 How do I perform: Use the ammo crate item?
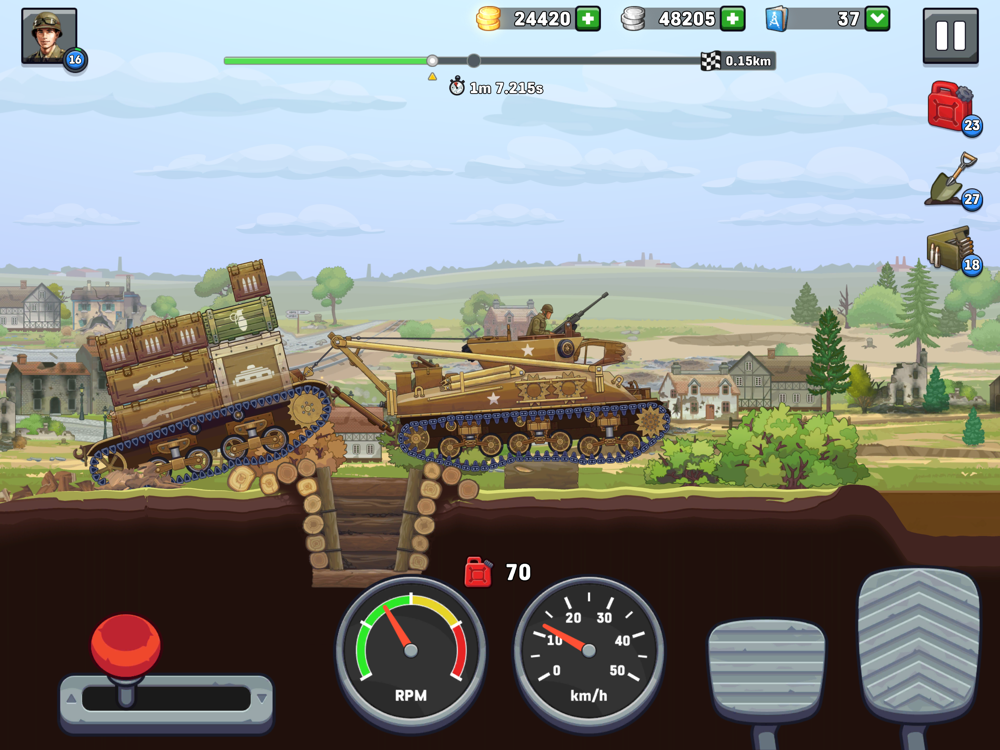[951, 250]
